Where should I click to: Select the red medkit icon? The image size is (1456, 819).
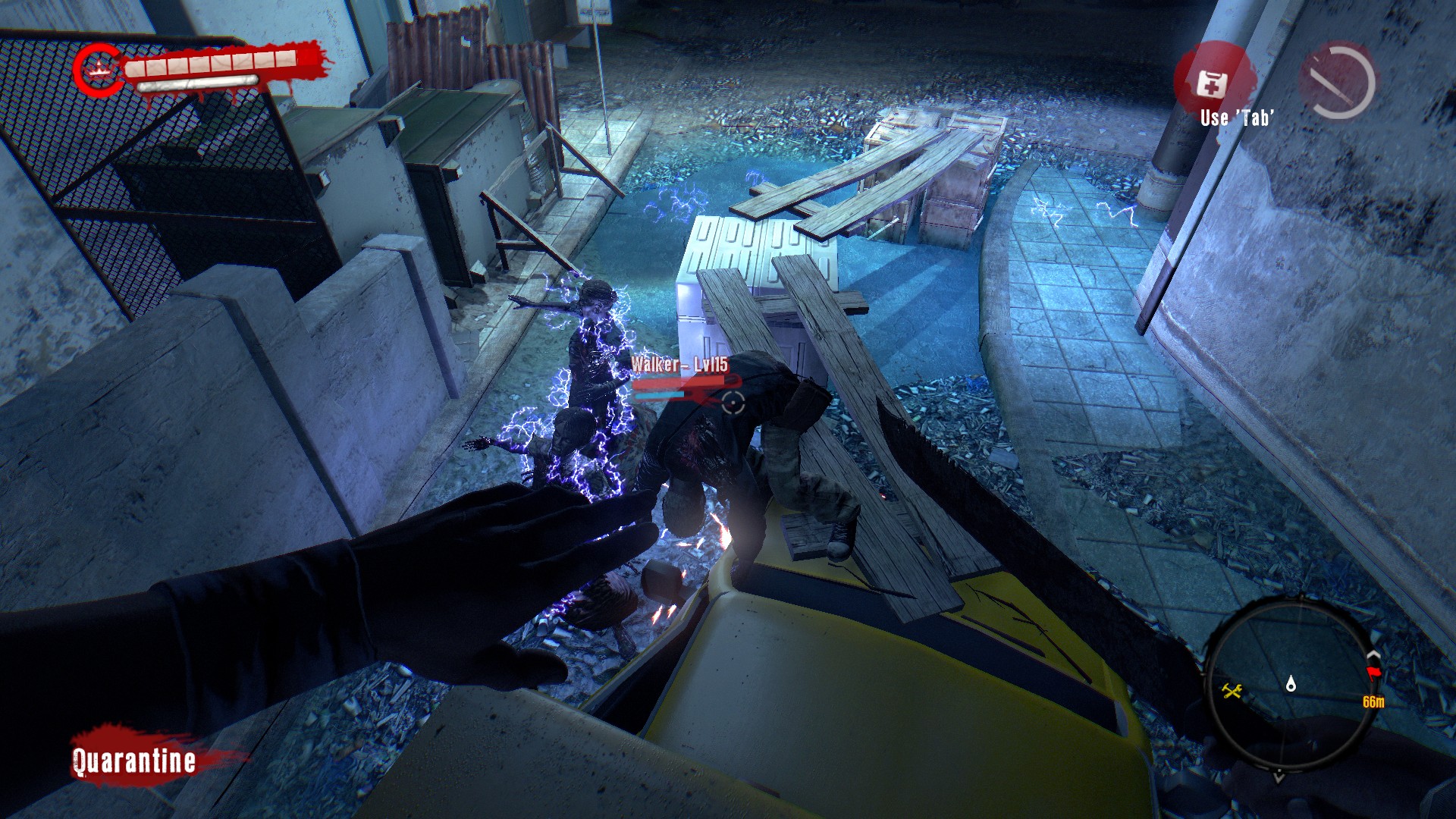tap(1211, 83)
